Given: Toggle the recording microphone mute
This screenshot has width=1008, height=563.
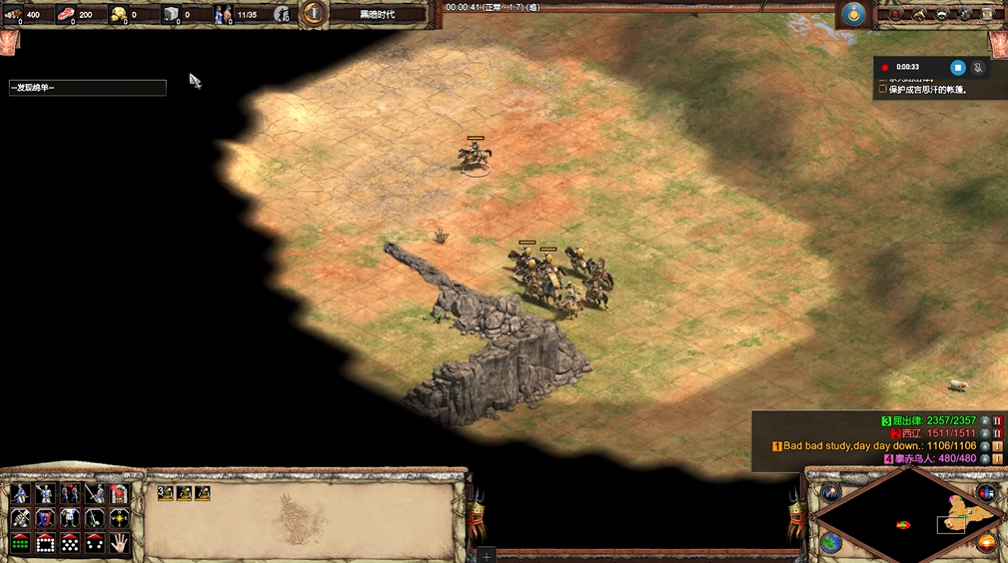Looking at the screenshot, I should (978, 67).
